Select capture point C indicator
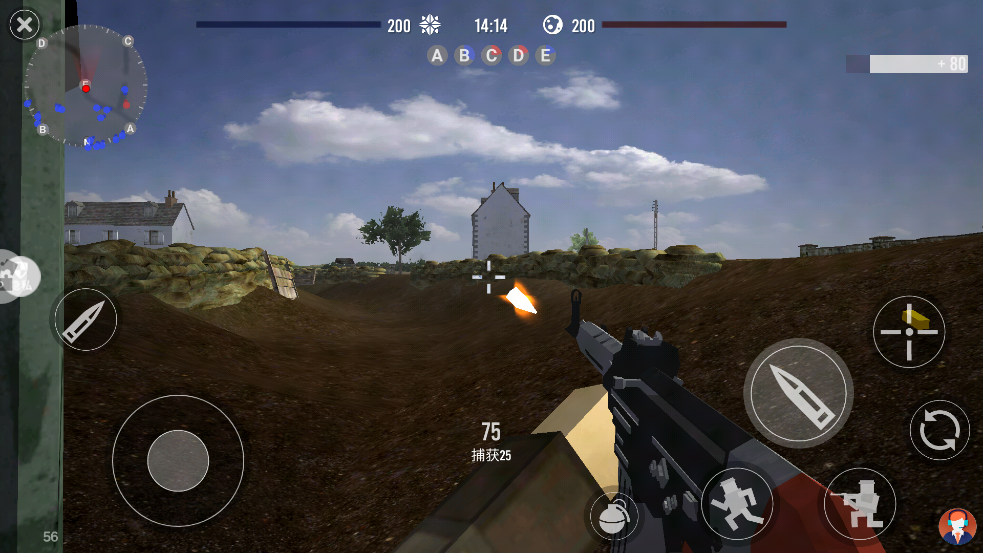This screenshot has height=553, width=983. (491, 55)
